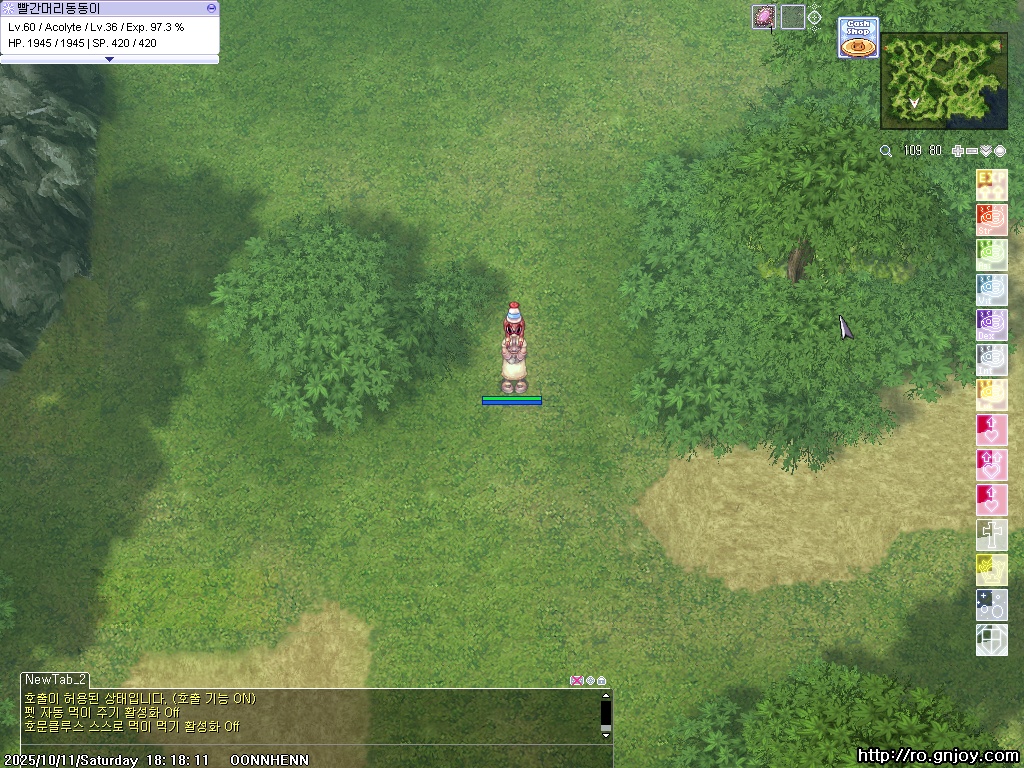Click the white cross buff icon
The image size is (1024, 768).
click(x=991, y=535)
